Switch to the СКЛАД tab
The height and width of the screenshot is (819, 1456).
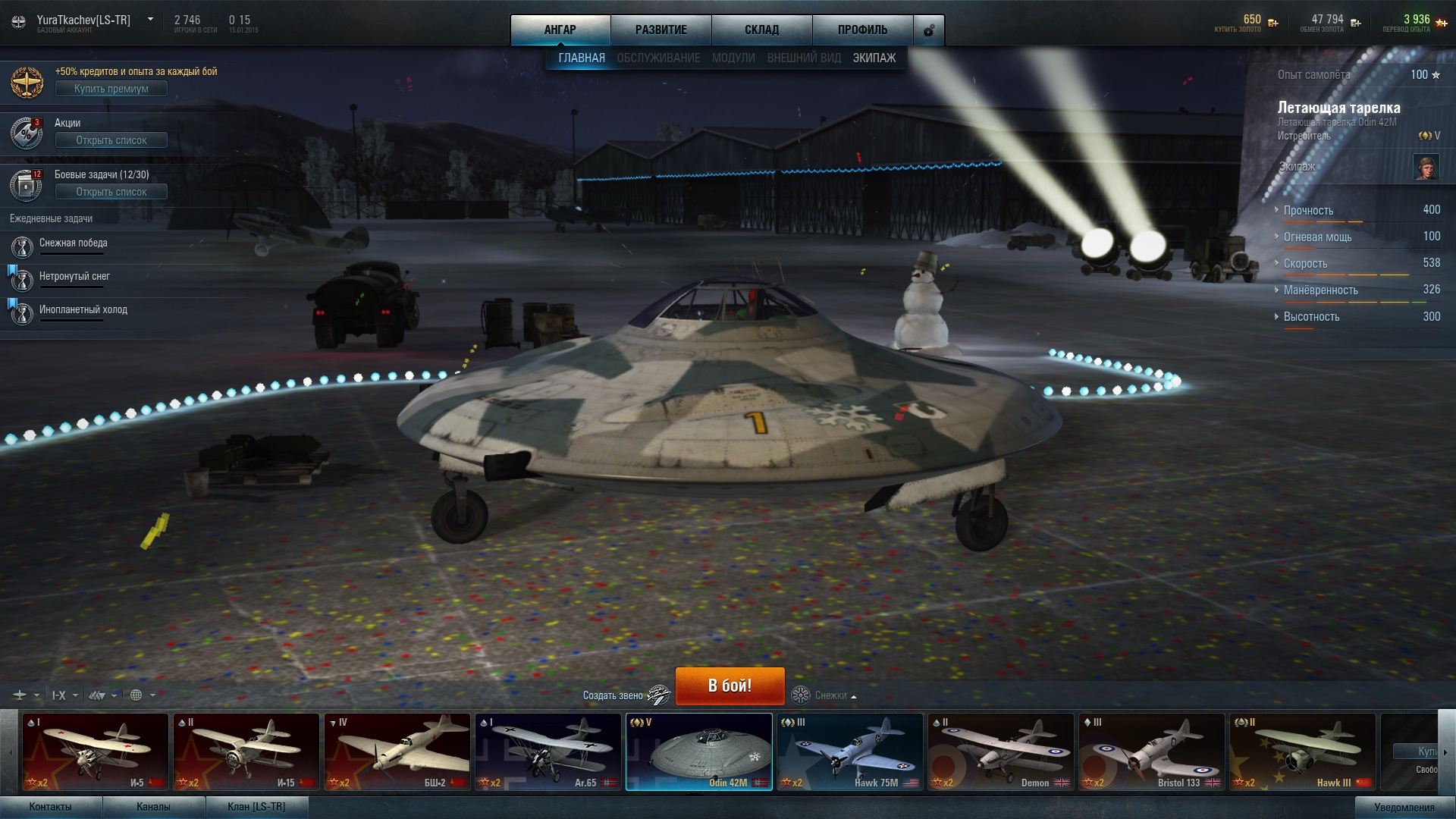[x=761, y=30]
